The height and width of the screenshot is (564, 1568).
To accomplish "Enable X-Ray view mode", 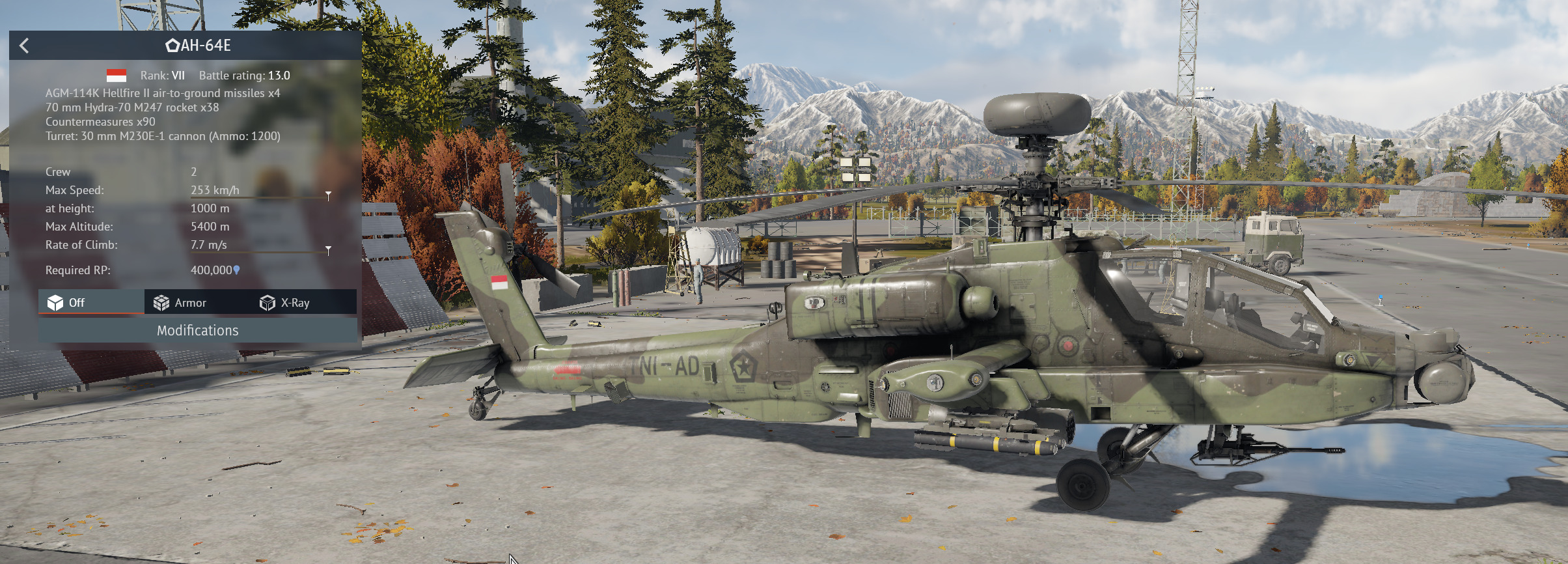I will click(285, 303).
